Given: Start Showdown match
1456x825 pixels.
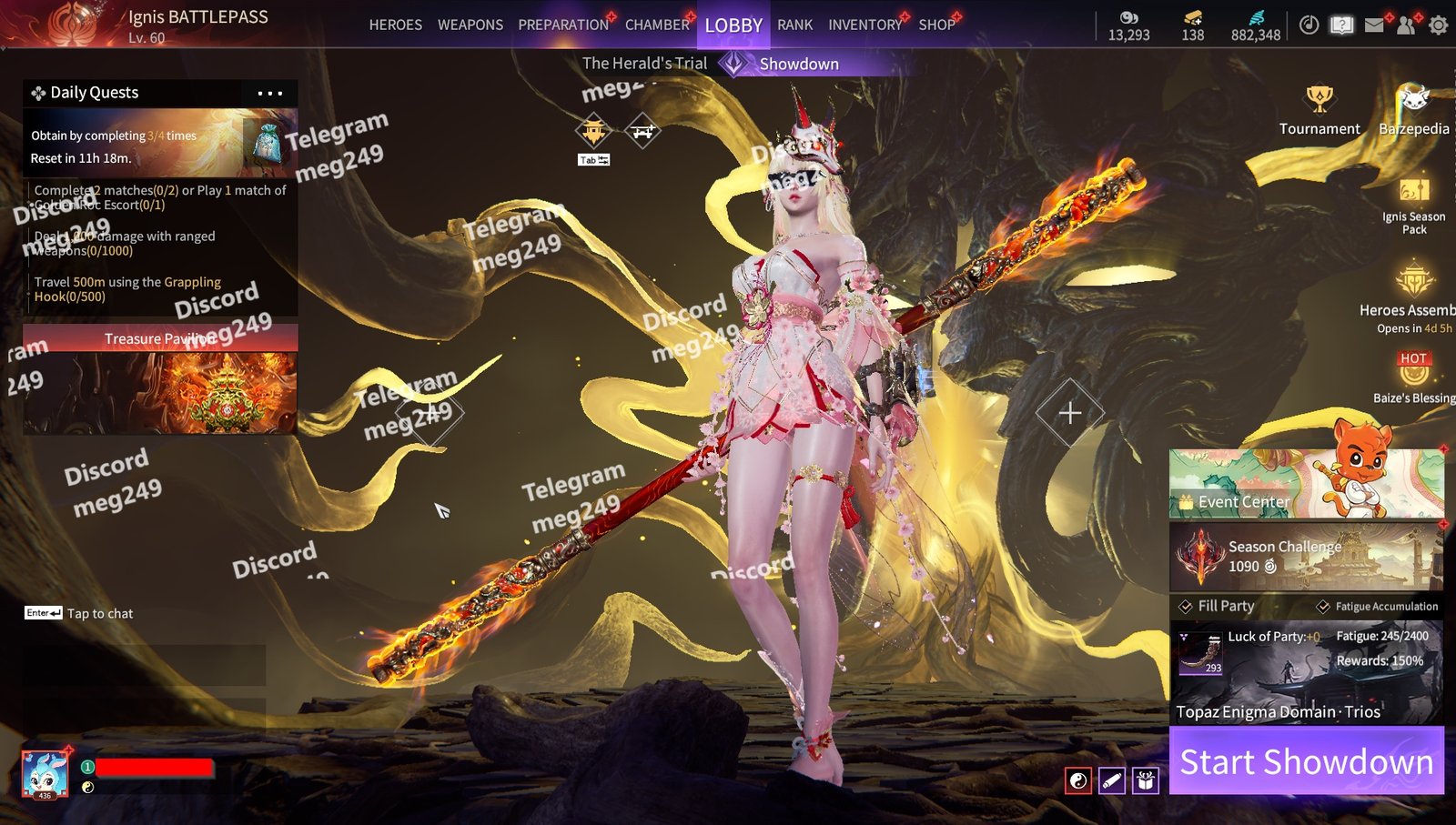Looking at the screenshot, I should click(1306, 761).
